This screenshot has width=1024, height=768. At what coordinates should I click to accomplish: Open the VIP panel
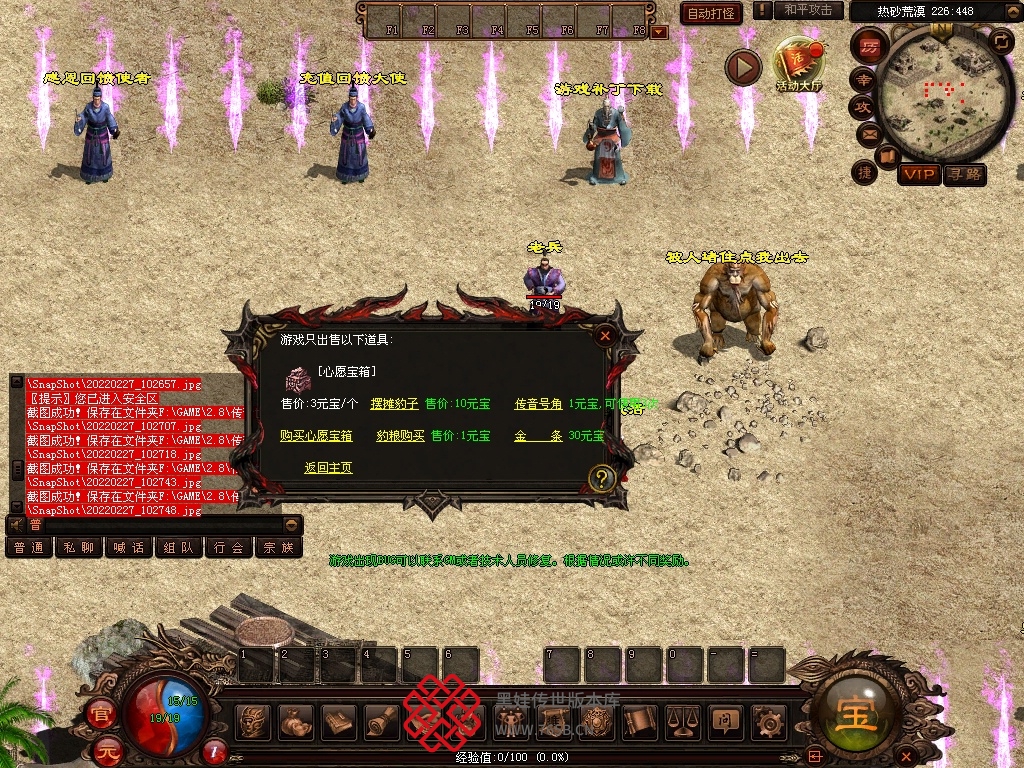point(918,174)
